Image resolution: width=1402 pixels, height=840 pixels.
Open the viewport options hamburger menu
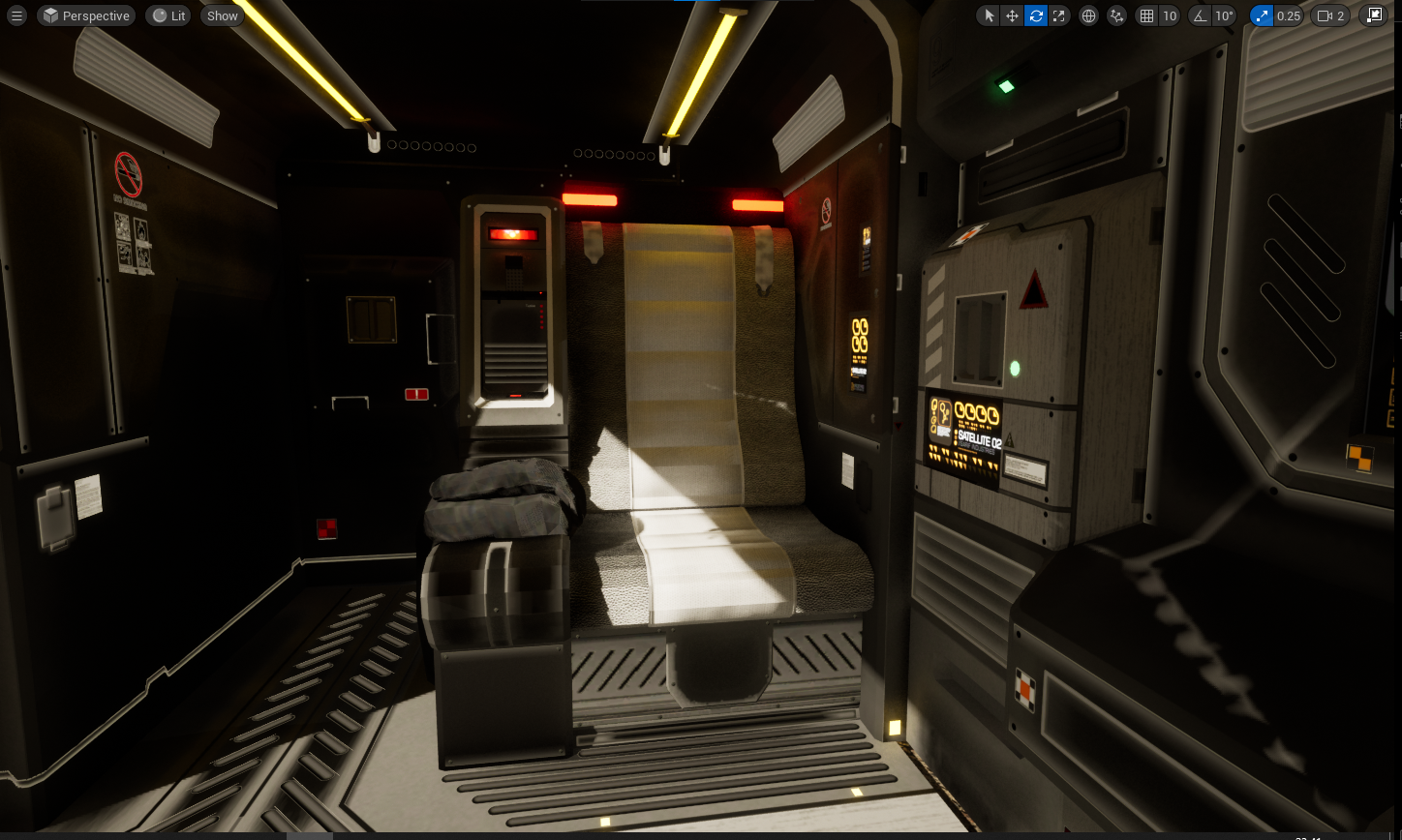[x=15, y=15]
